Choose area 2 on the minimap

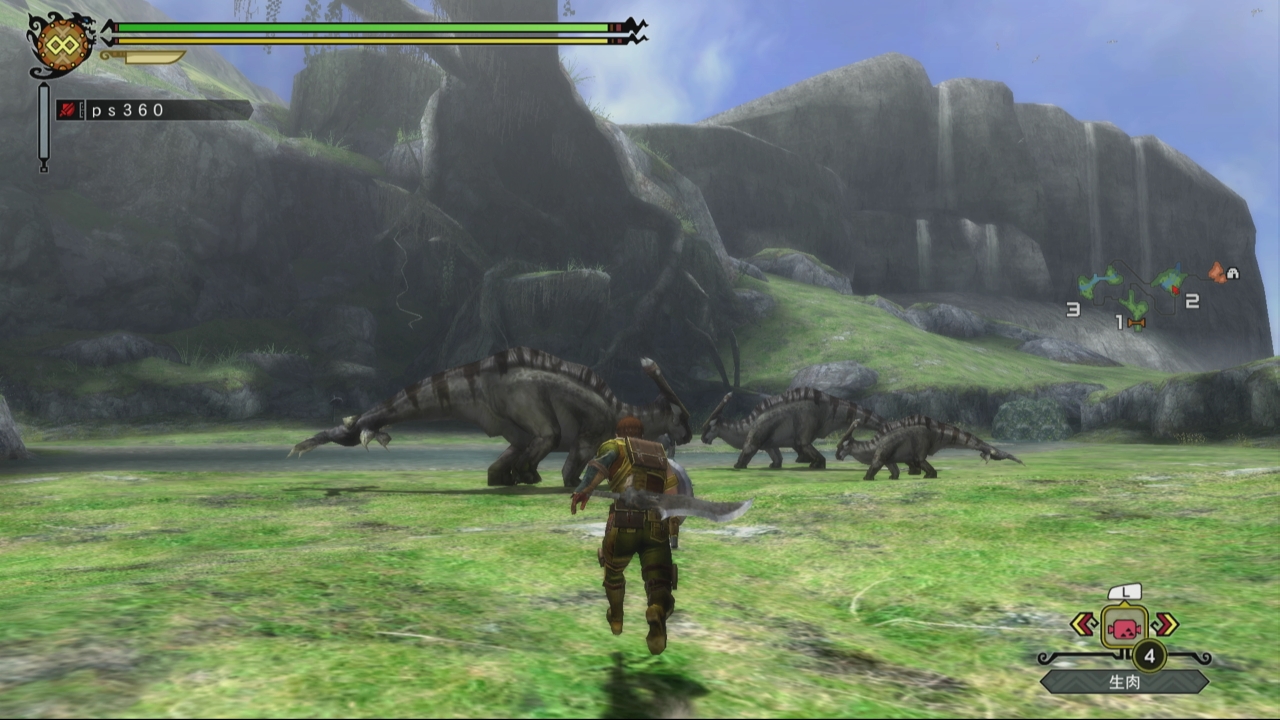[1191, 301]
